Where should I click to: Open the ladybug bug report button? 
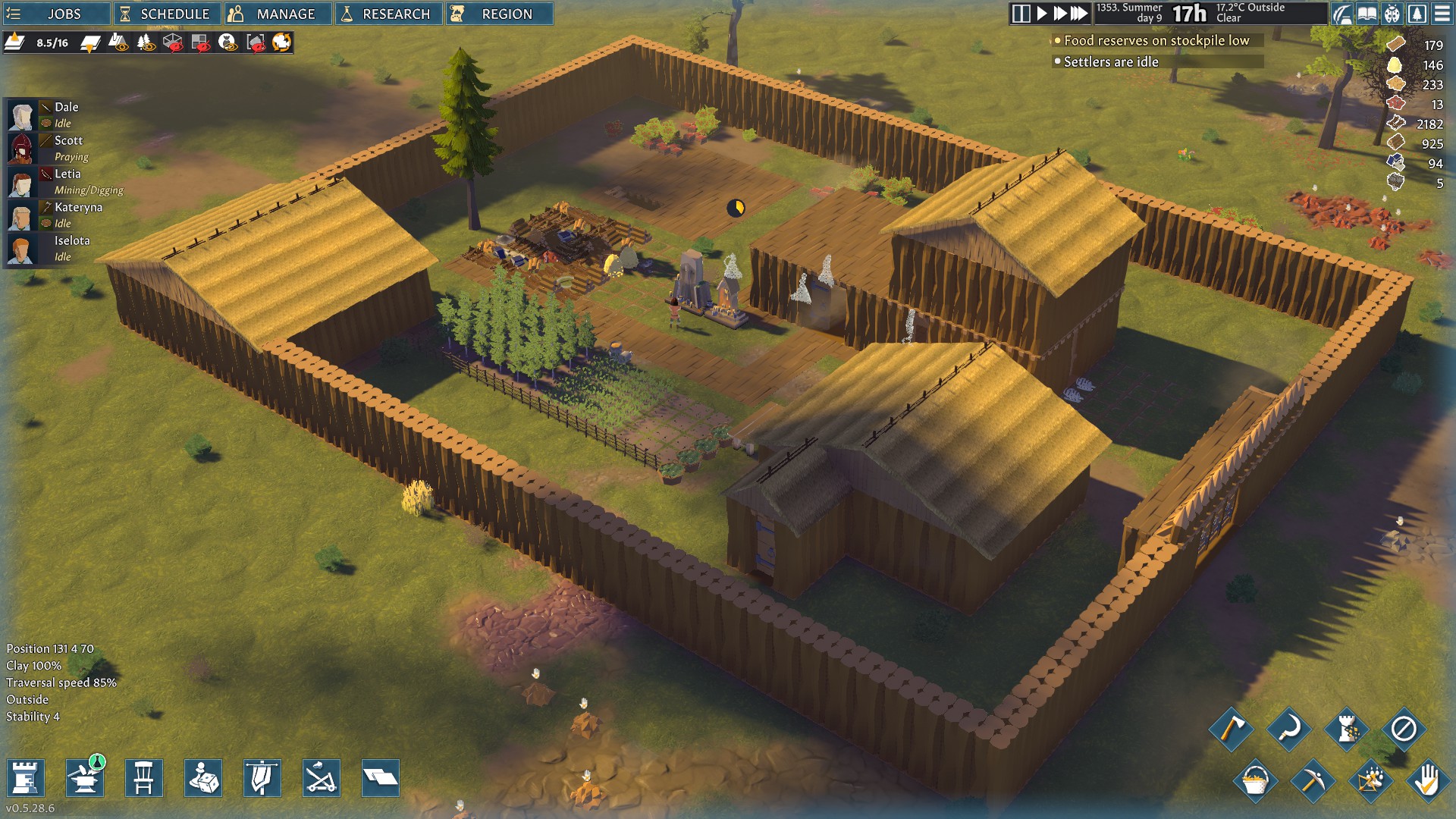[1392, 14]
